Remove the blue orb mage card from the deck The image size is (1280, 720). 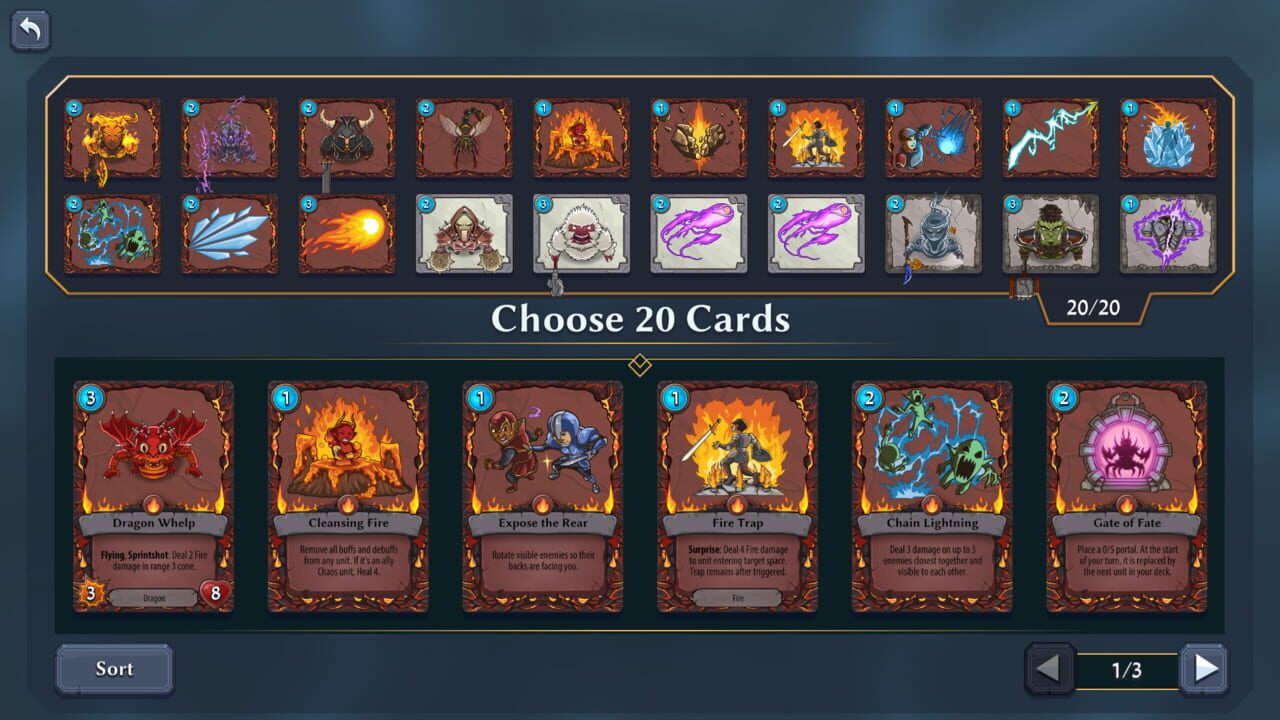932,137
